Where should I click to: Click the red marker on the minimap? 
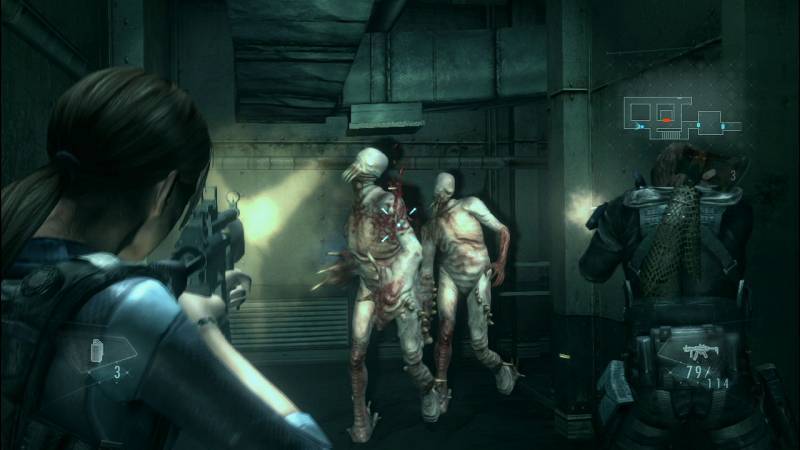click(667, 119)
